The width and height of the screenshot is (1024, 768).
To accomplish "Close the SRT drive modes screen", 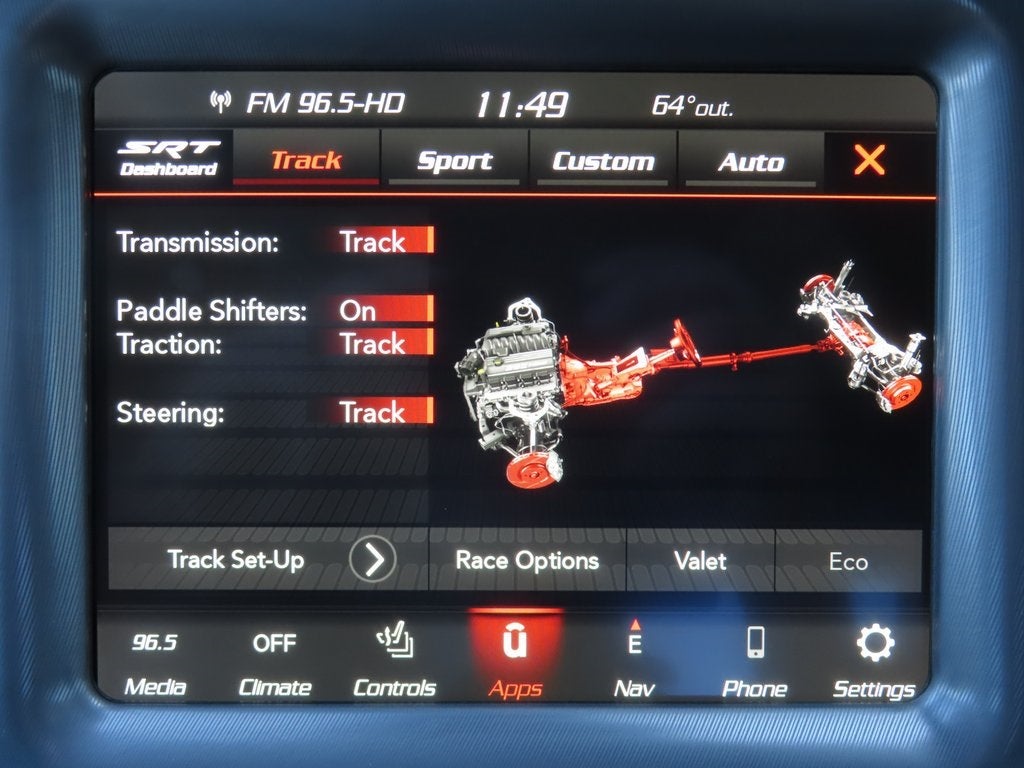I will coord(869,160).
